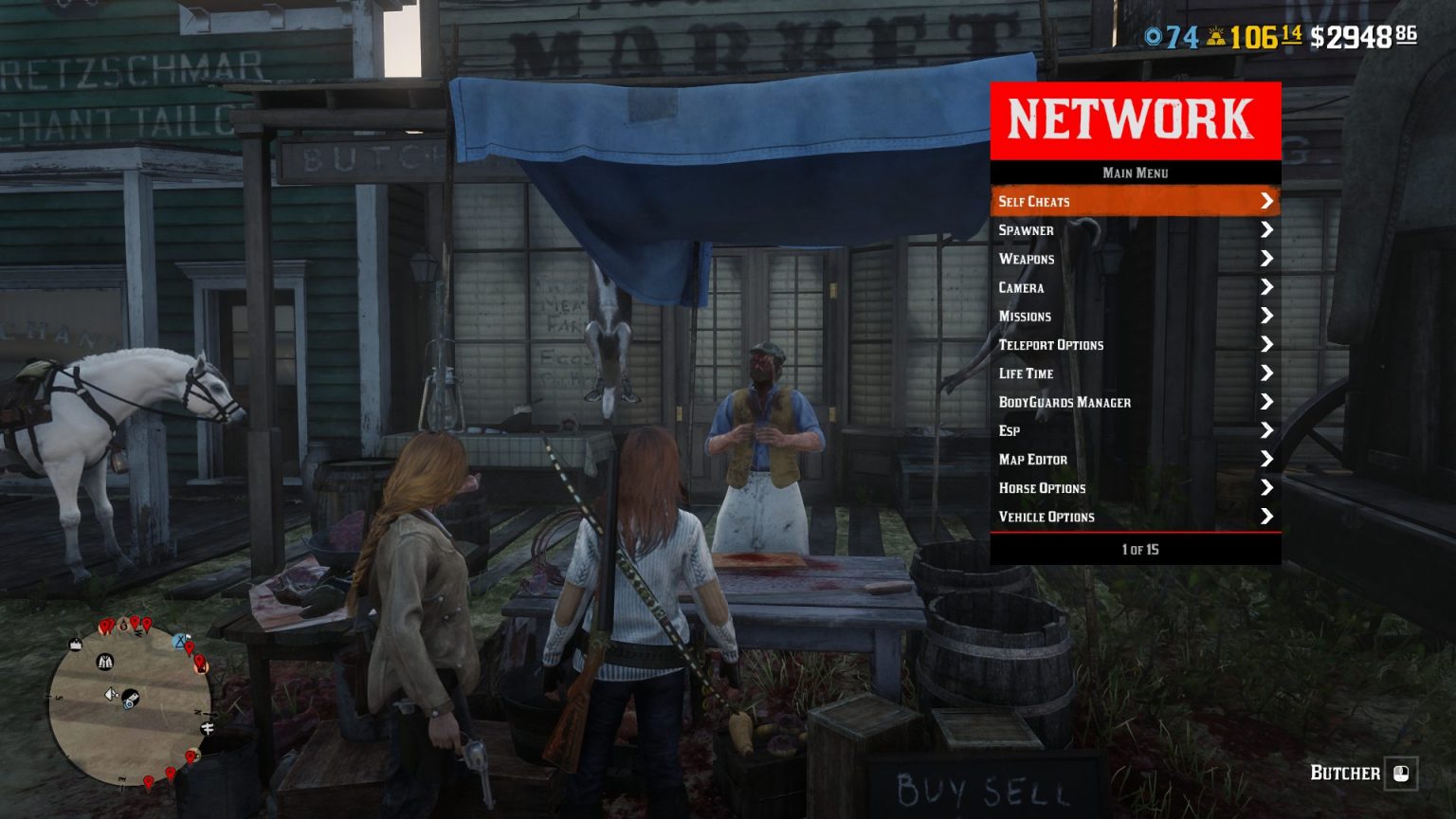
Task: Select the BodyGuards Manager entry
Action: pos(1064,402)
